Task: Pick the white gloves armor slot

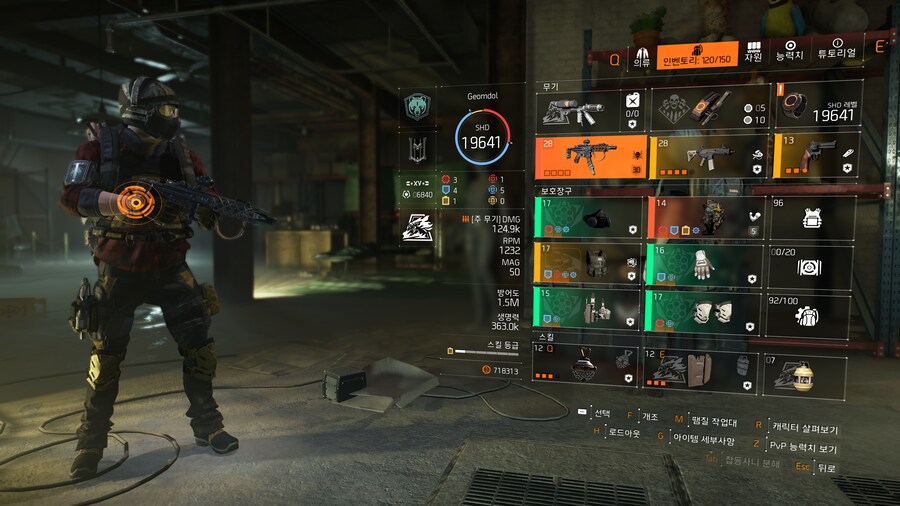Action: click(704, 264)
